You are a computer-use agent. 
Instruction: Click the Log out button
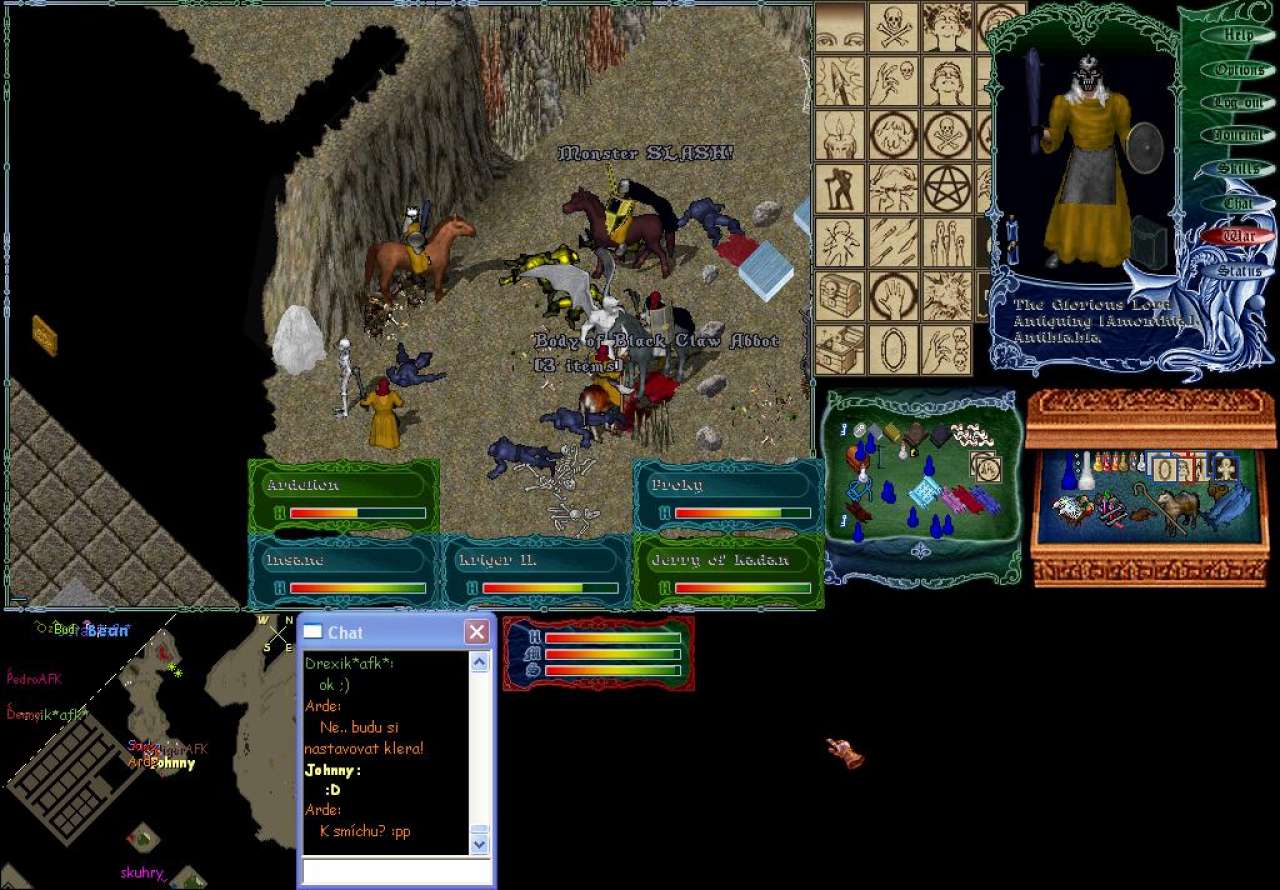1239,103
